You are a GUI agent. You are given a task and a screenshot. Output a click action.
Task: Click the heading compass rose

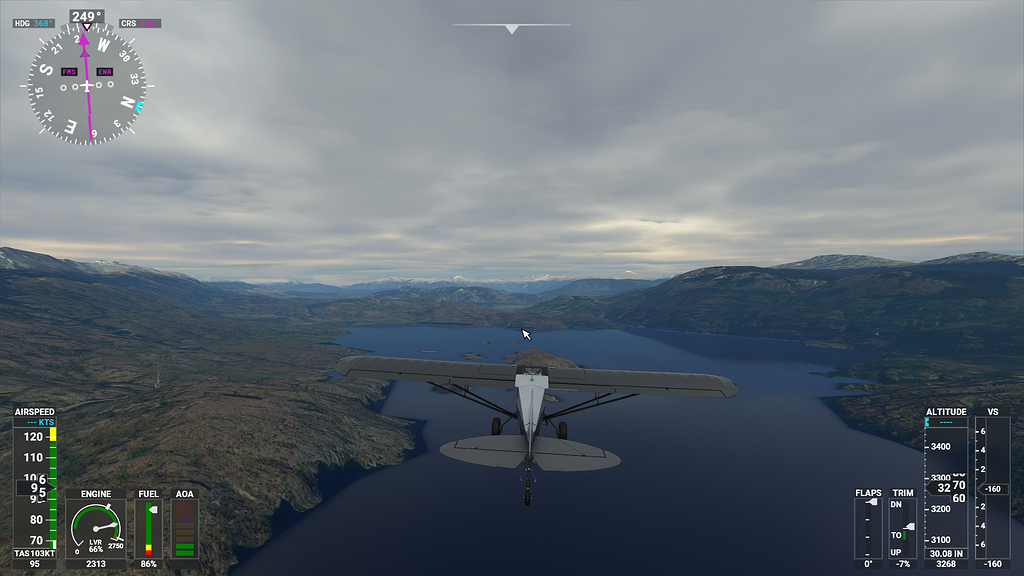pos(87,86)
